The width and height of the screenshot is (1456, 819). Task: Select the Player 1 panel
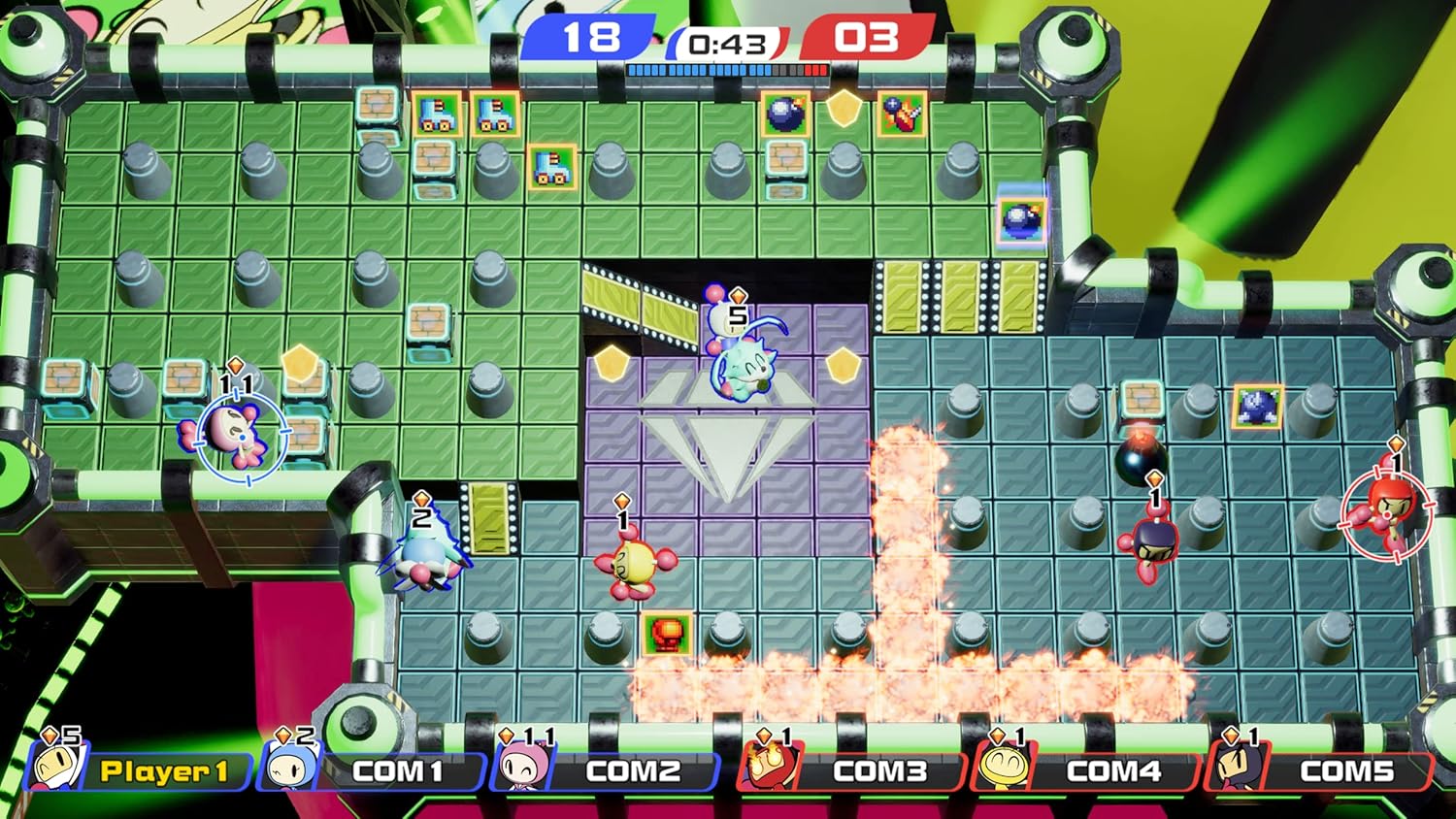(141, 771)
